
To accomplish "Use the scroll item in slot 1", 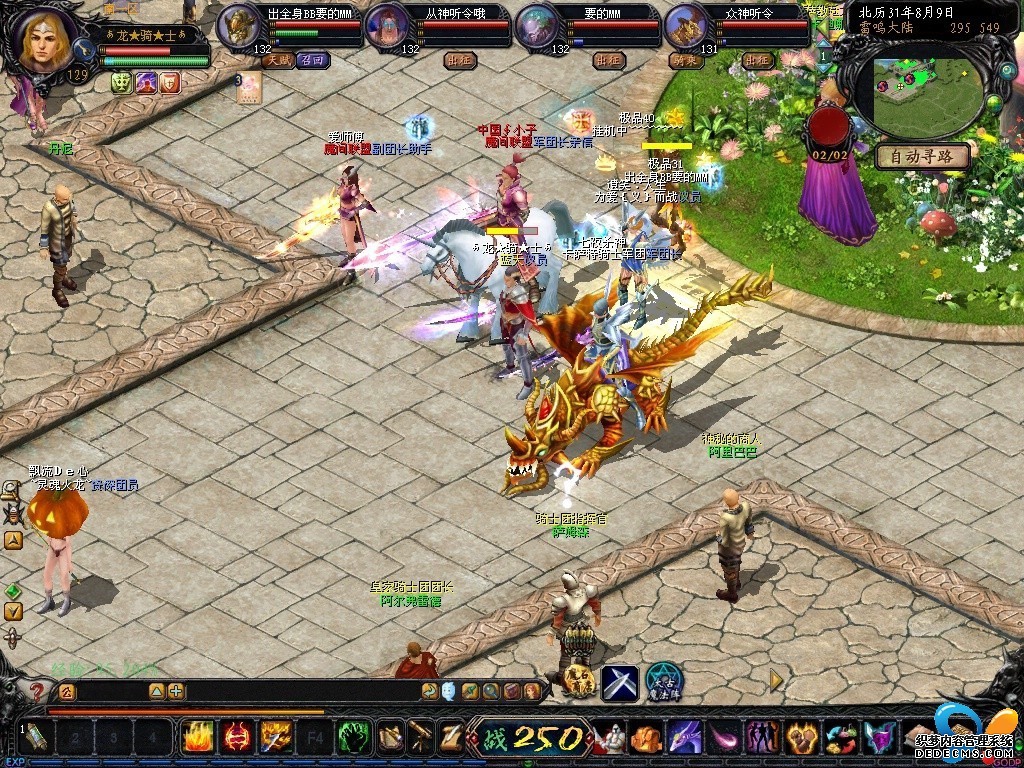I will click(x=36, y=738).
